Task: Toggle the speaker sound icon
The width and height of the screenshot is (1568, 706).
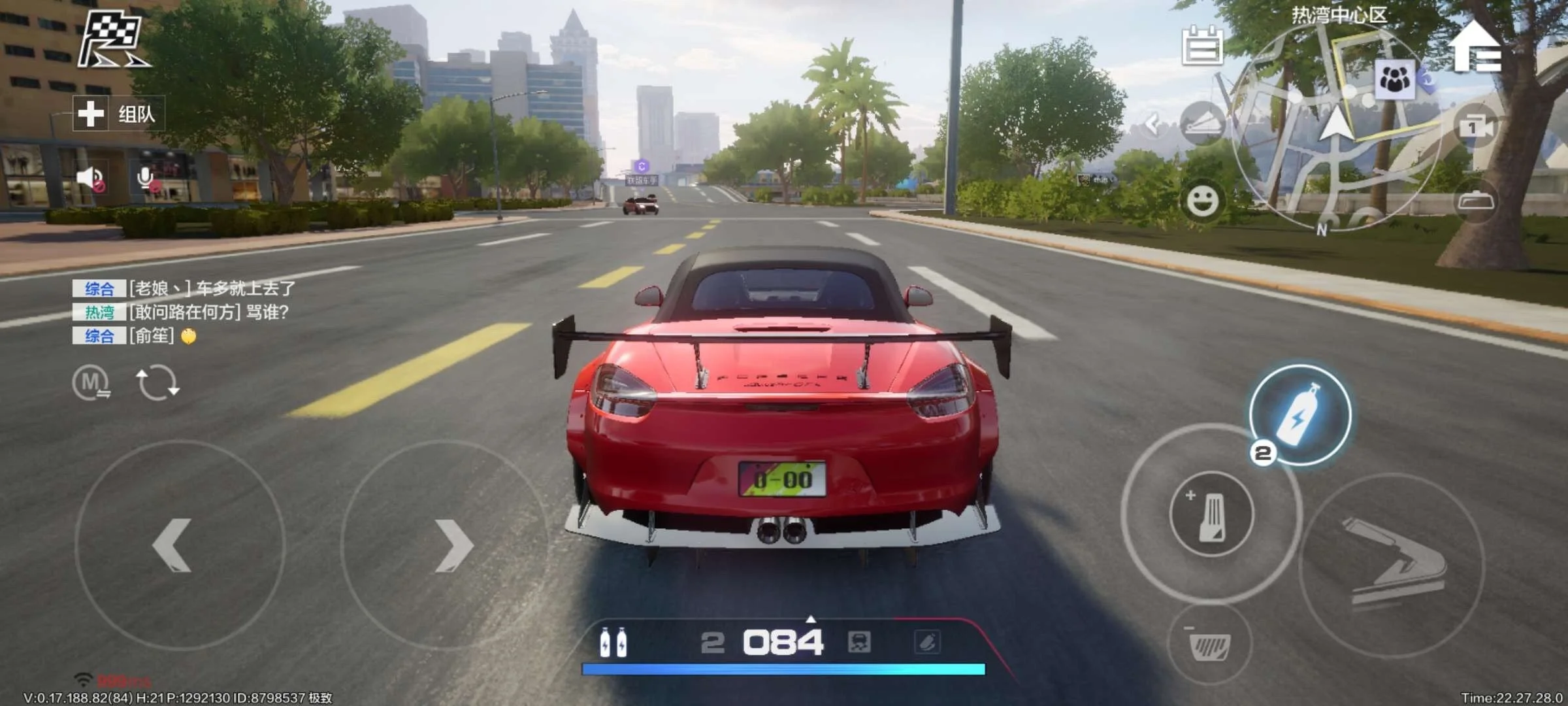Action: pyautogui.click(x=90, y=178)
